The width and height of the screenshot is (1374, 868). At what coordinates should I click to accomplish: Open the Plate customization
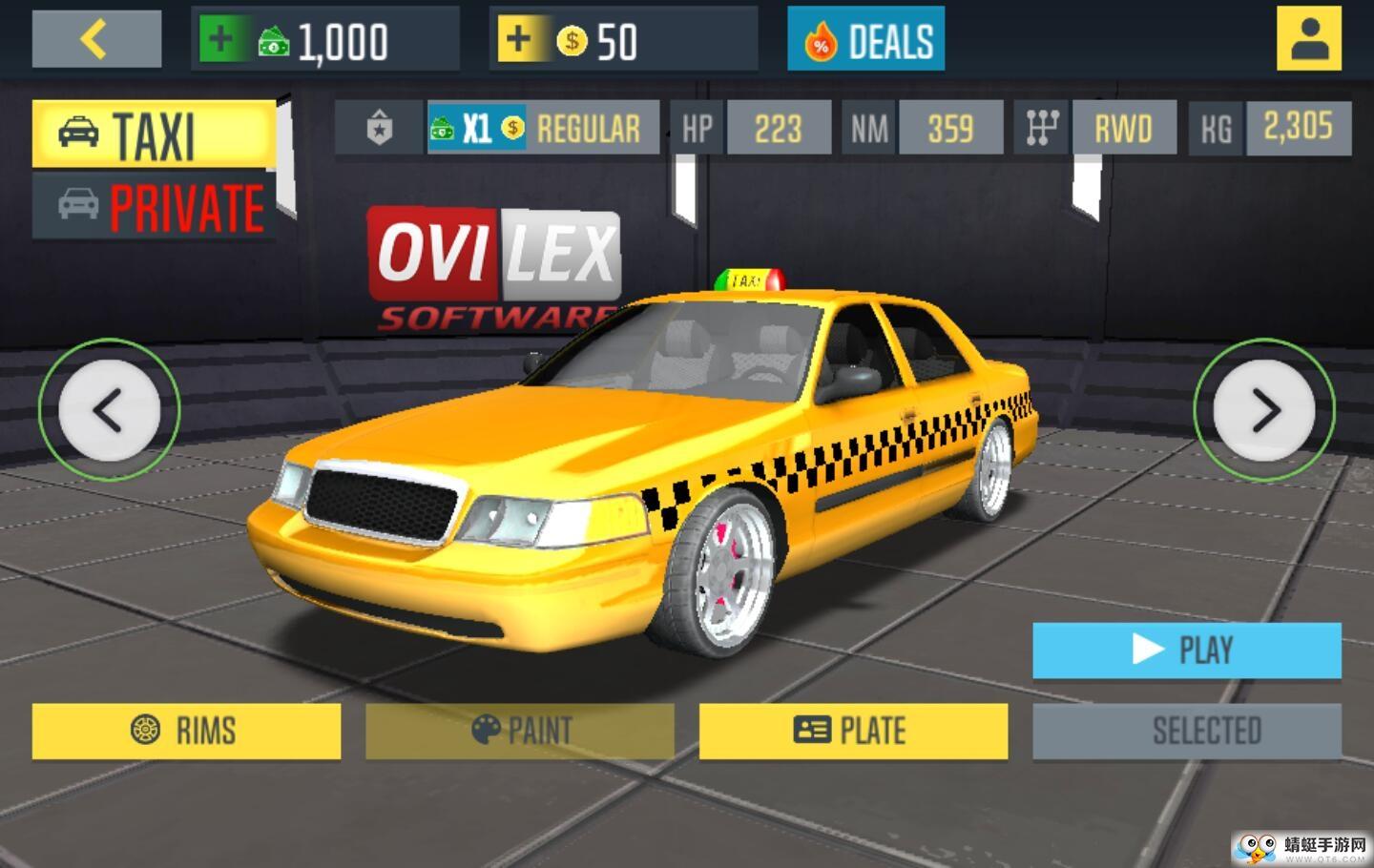[x=853, y=732]
